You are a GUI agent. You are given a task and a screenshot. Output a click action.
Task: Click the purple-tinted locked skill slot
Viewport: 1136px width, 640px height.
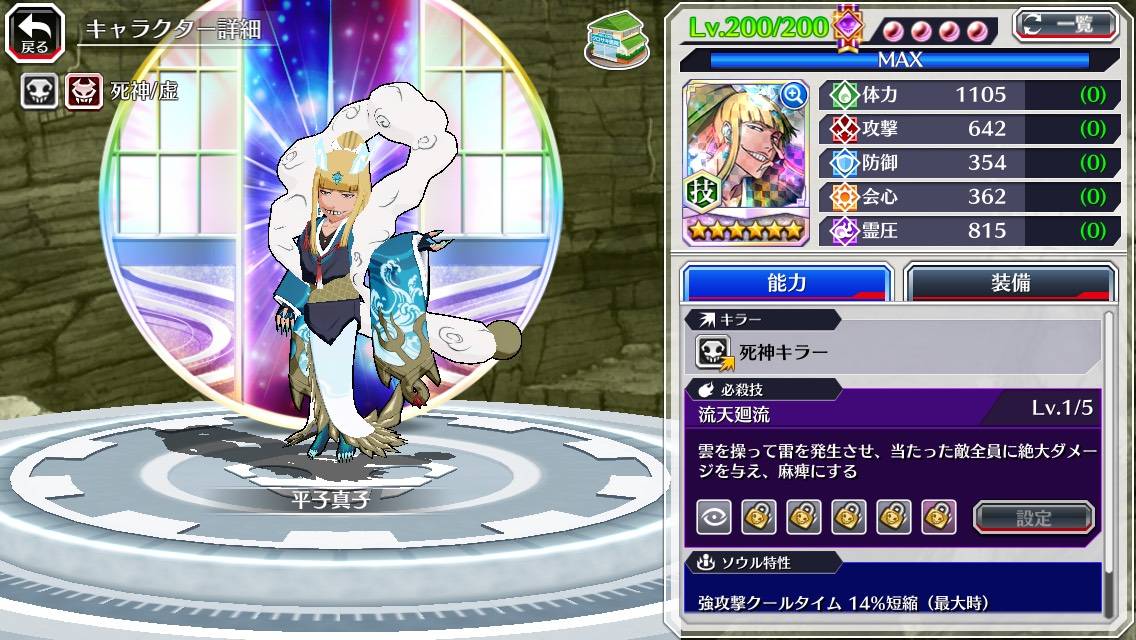939,517
